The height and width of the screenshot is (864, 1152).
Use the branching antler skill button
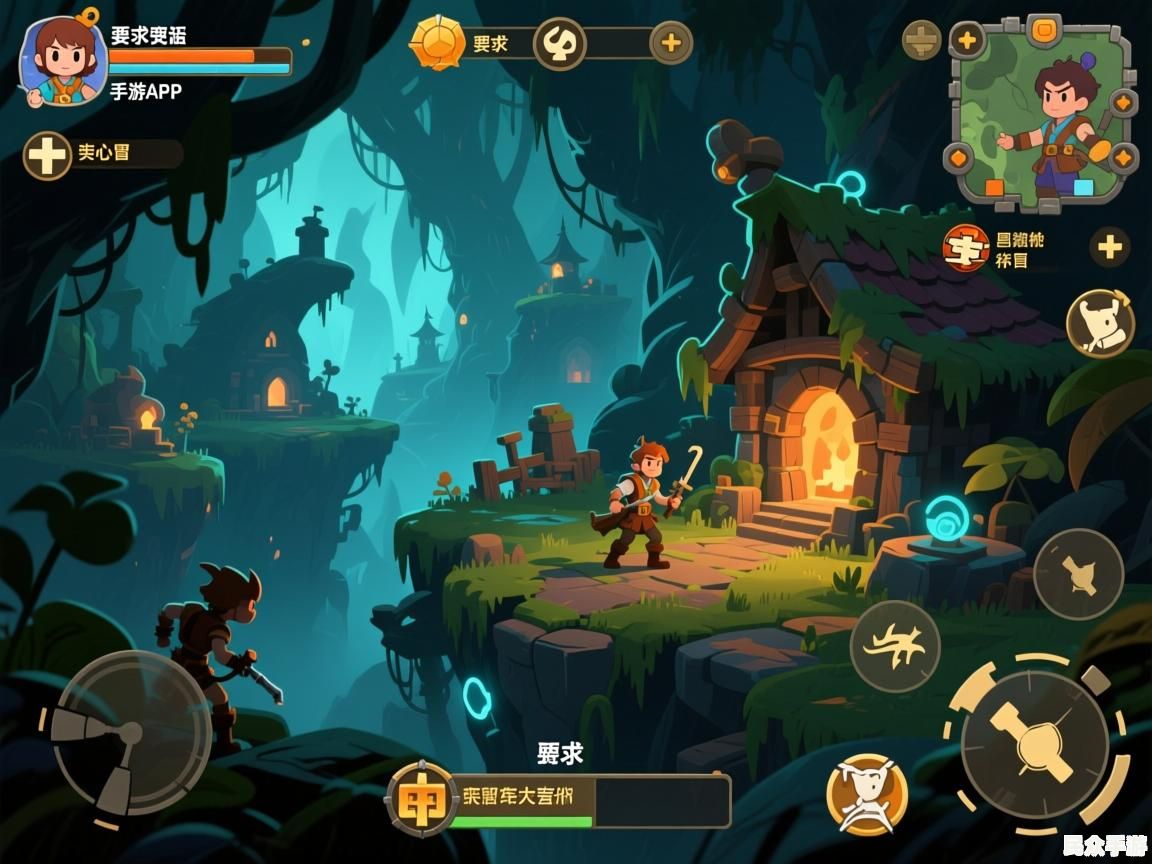click(x=895, y=647)
